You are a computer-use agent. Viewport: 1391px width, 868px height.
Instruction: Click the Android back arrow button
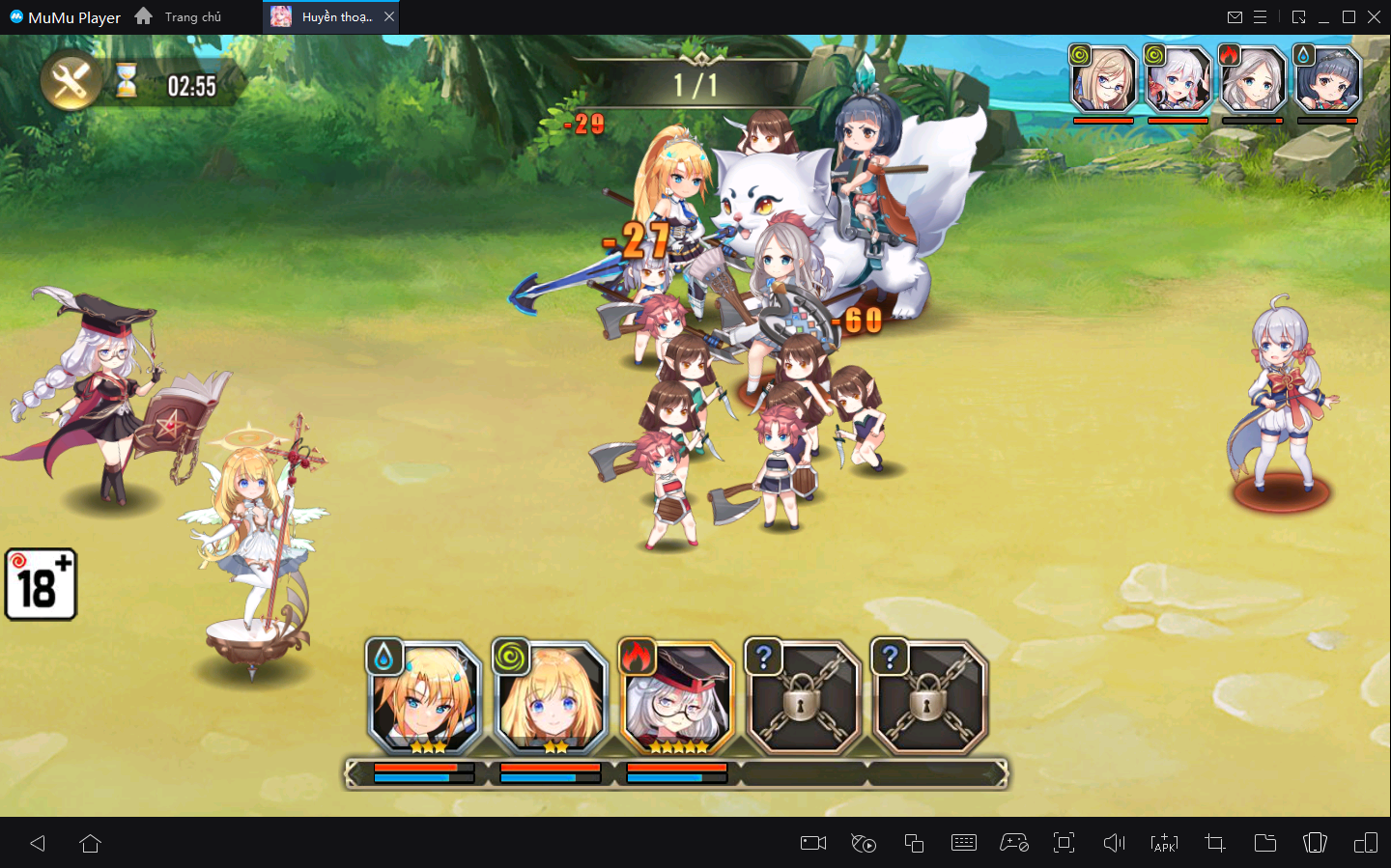38,843
